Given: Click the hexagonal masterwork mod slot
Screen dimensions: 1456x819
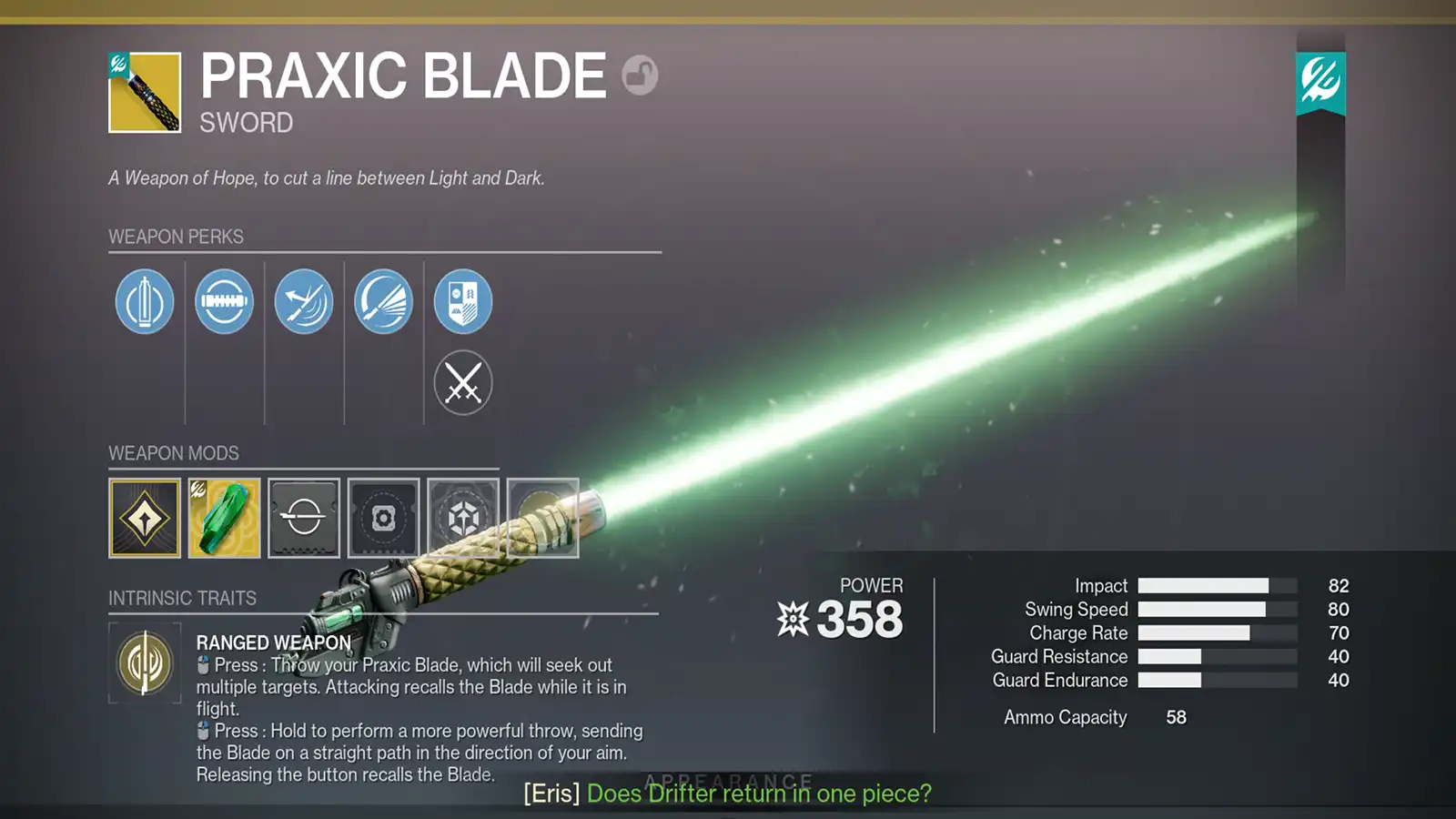Looking at the screenshot, I should point(463,519).
